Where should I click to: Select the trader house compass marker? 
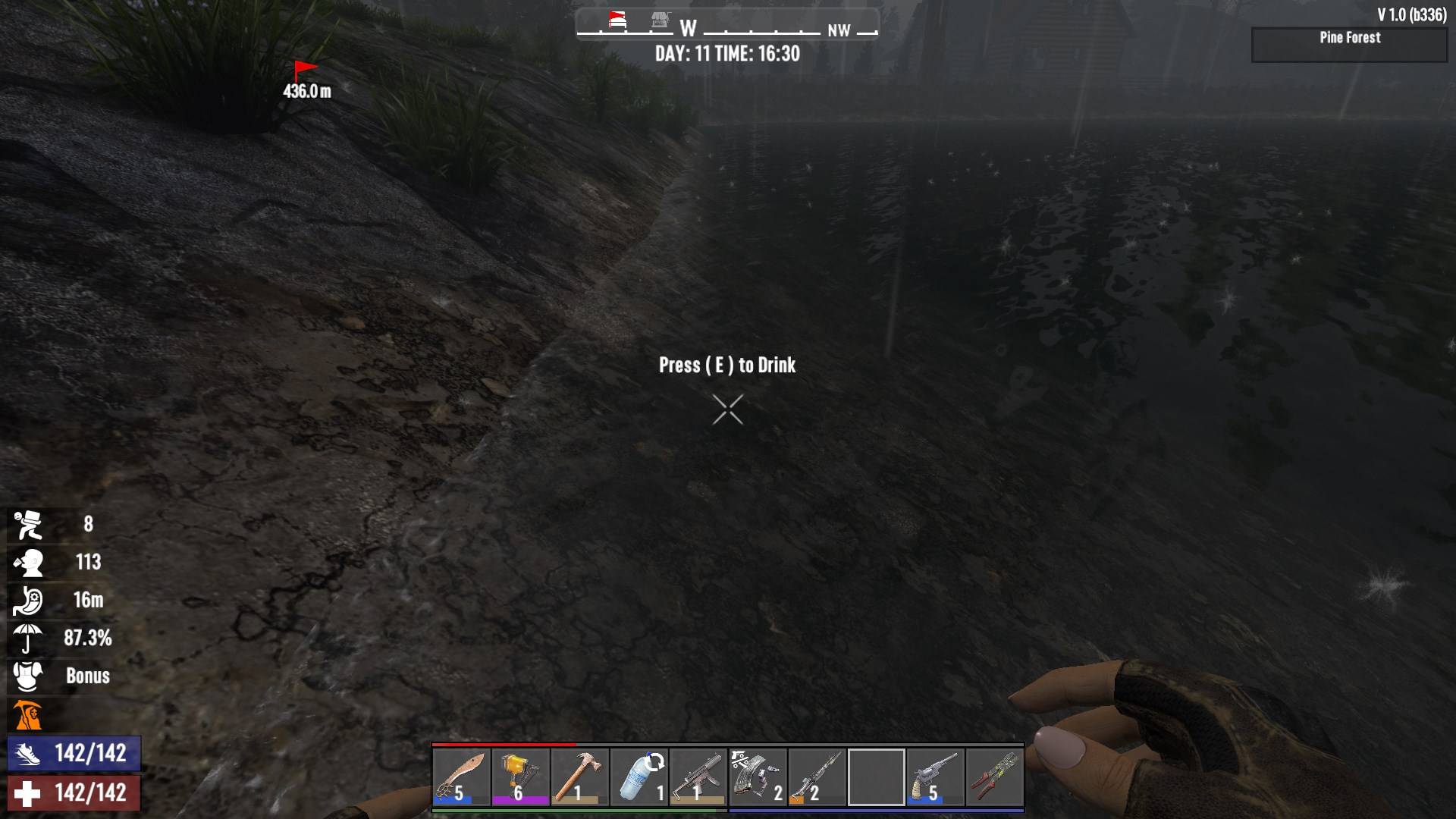[x=661, y=20]
